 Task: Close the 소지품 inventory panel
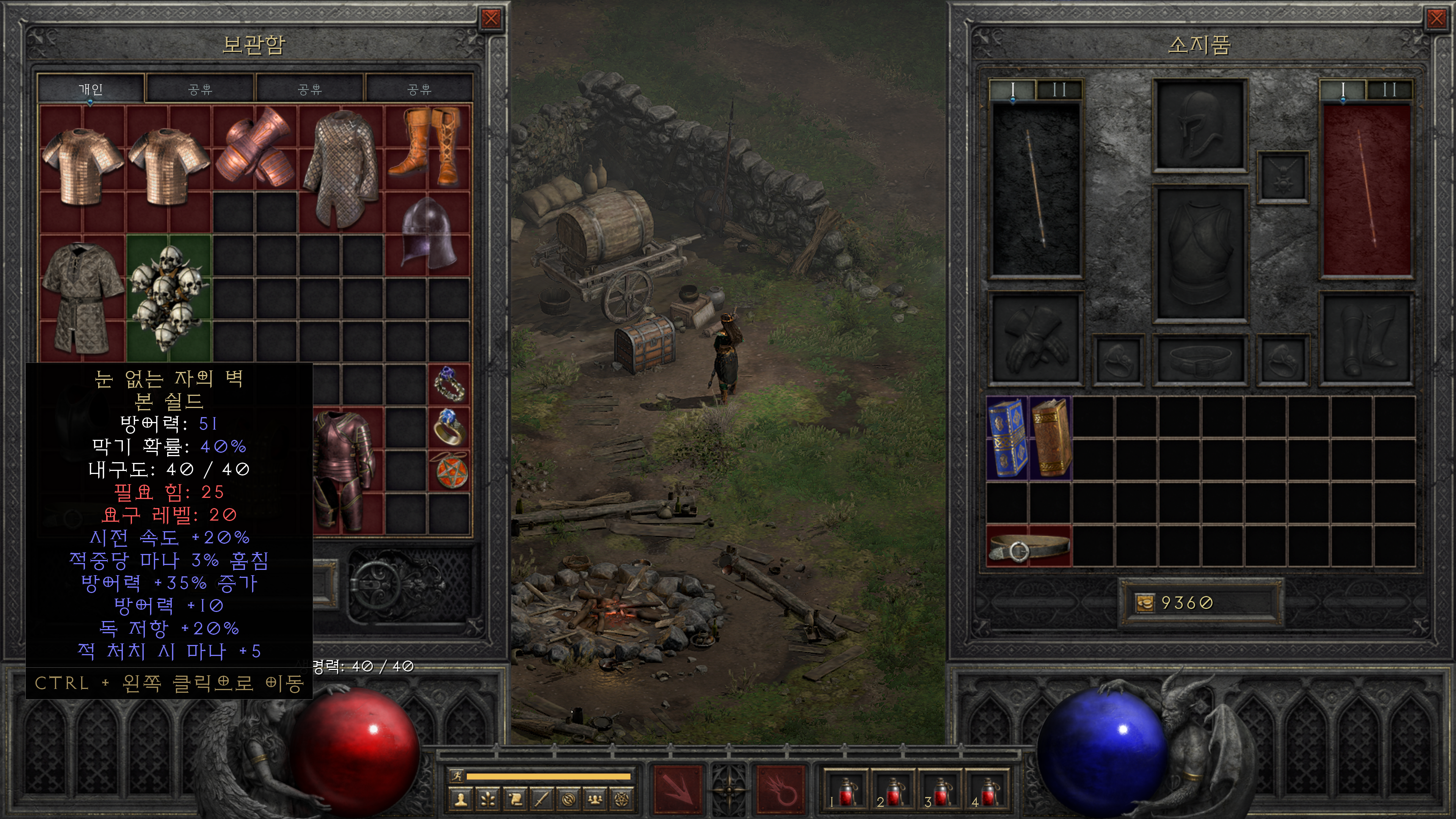click(x=1436, y=19)
